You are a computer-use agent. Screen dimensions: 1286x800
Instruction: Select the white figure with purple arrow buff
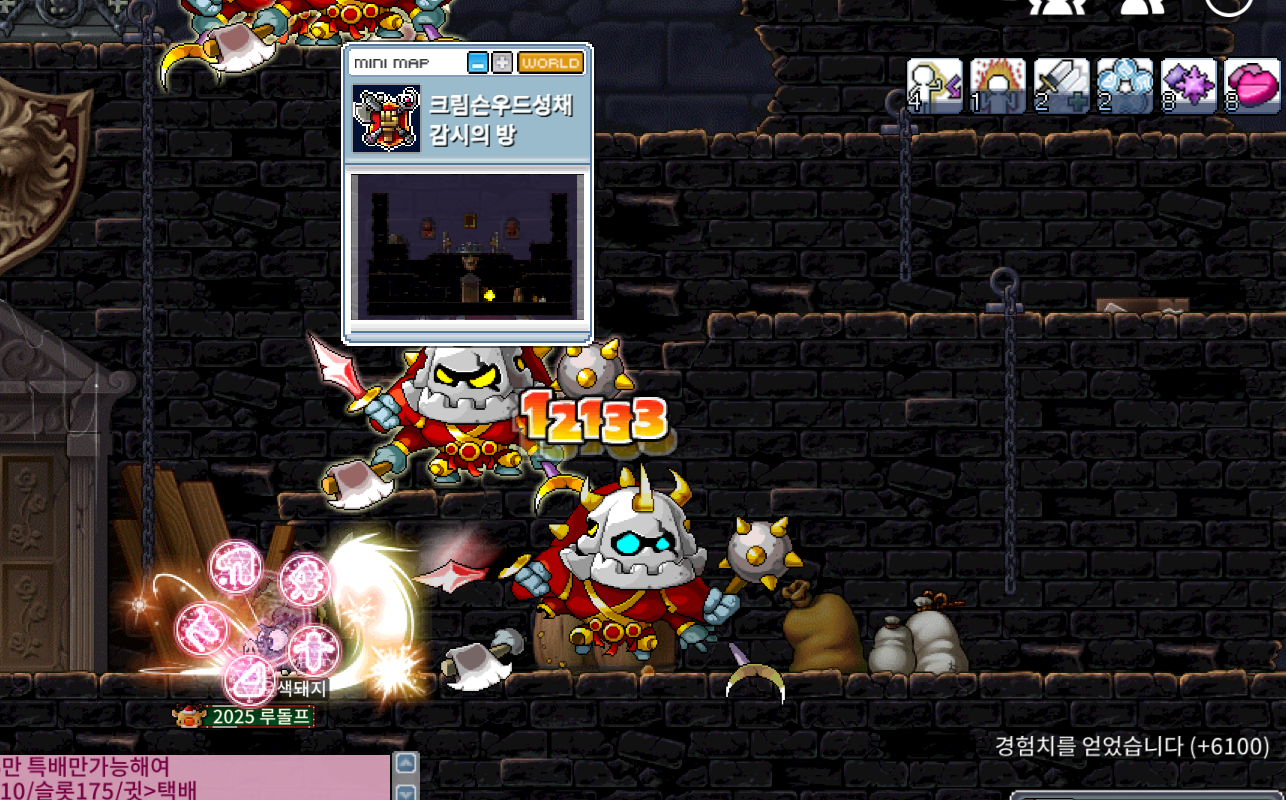[934, 86]
